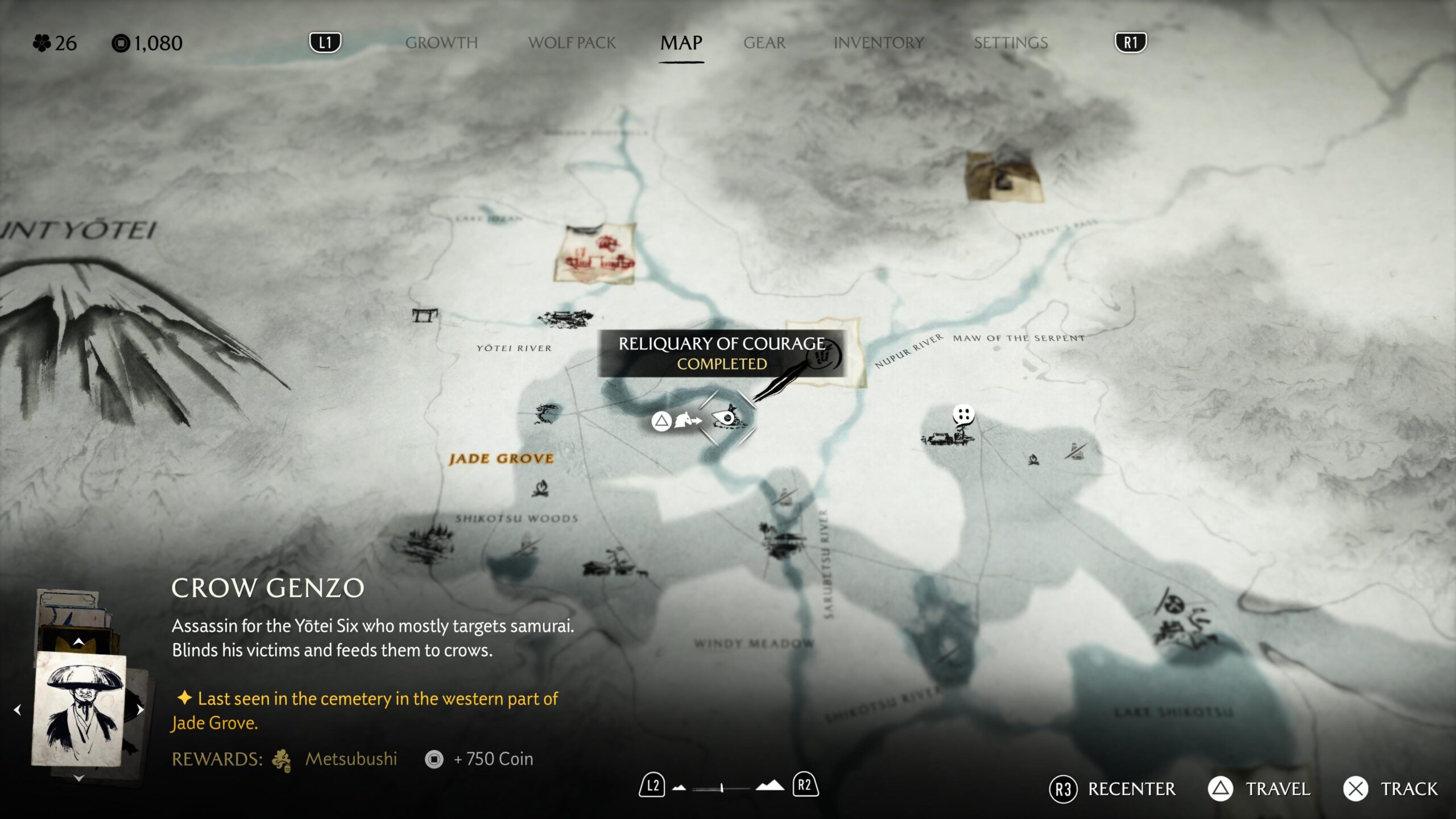
Task: Select the brown scroll marker in the mountains
Action: pos(1004,177)
